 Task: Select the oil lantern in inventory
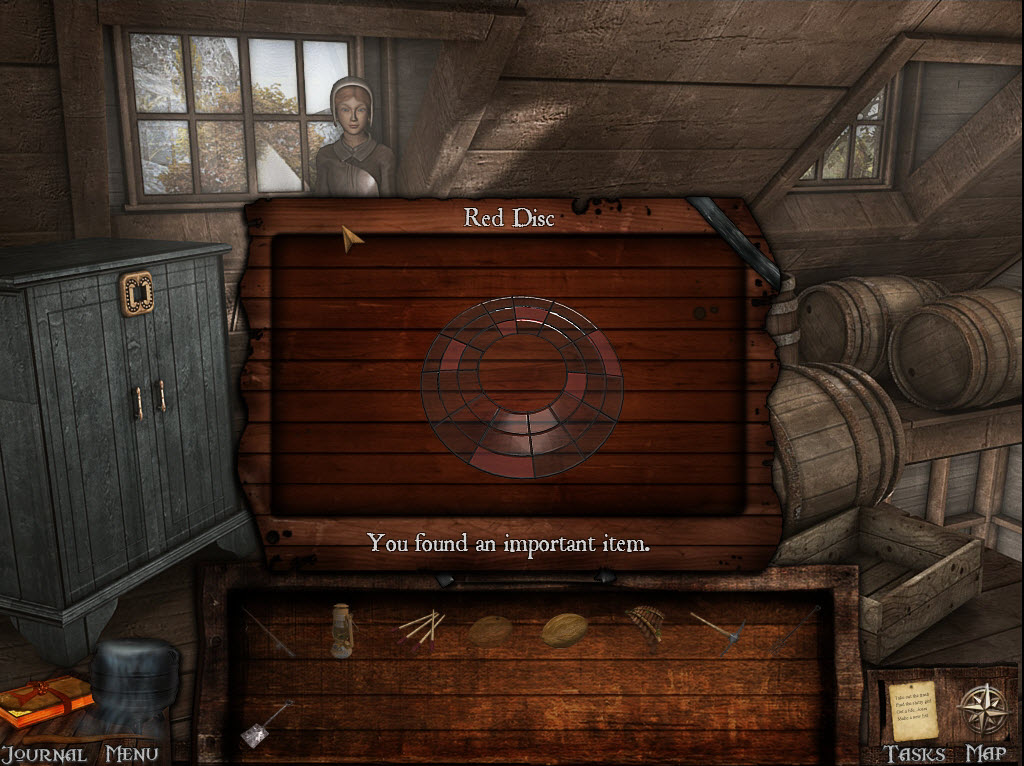point(341,630)
